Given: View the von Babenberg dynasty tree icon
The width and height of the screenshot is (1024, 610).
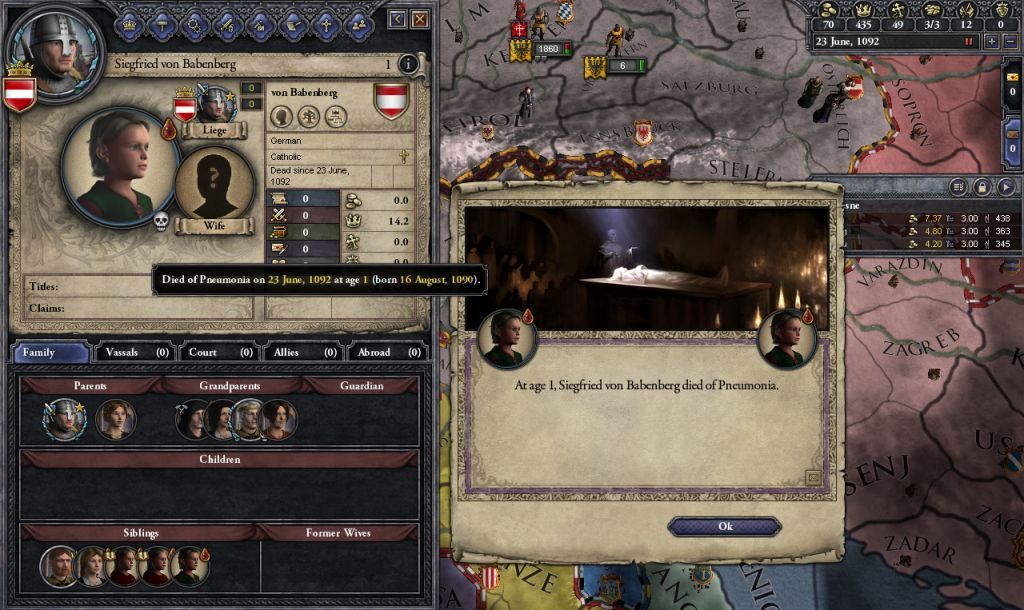Looking at the screenshot, I should (308, 116).
